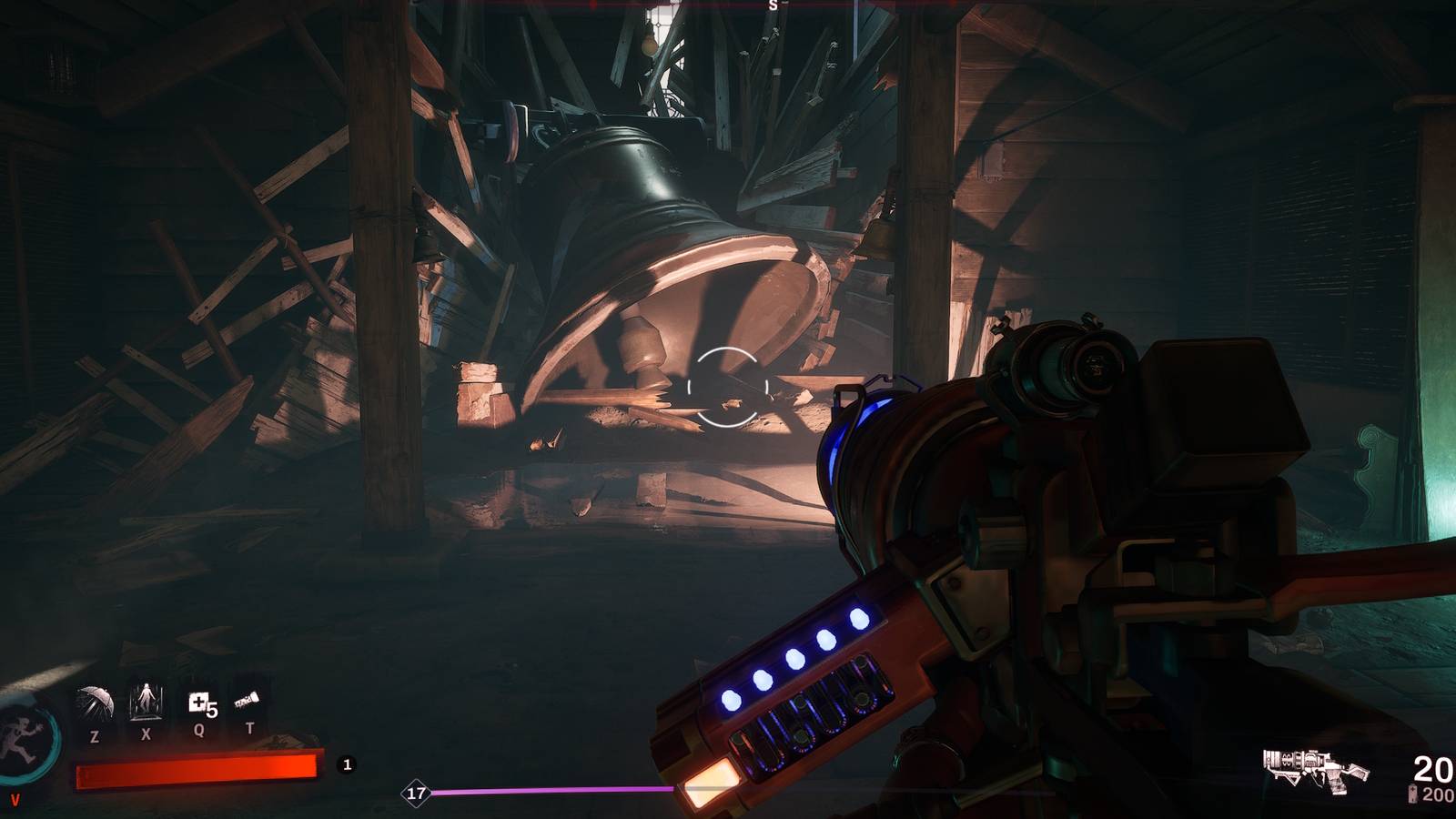Viewport: 1456px width, 819px height.
Task: Switch on the flashlight icon bound to T
Action: click(248, 699)
